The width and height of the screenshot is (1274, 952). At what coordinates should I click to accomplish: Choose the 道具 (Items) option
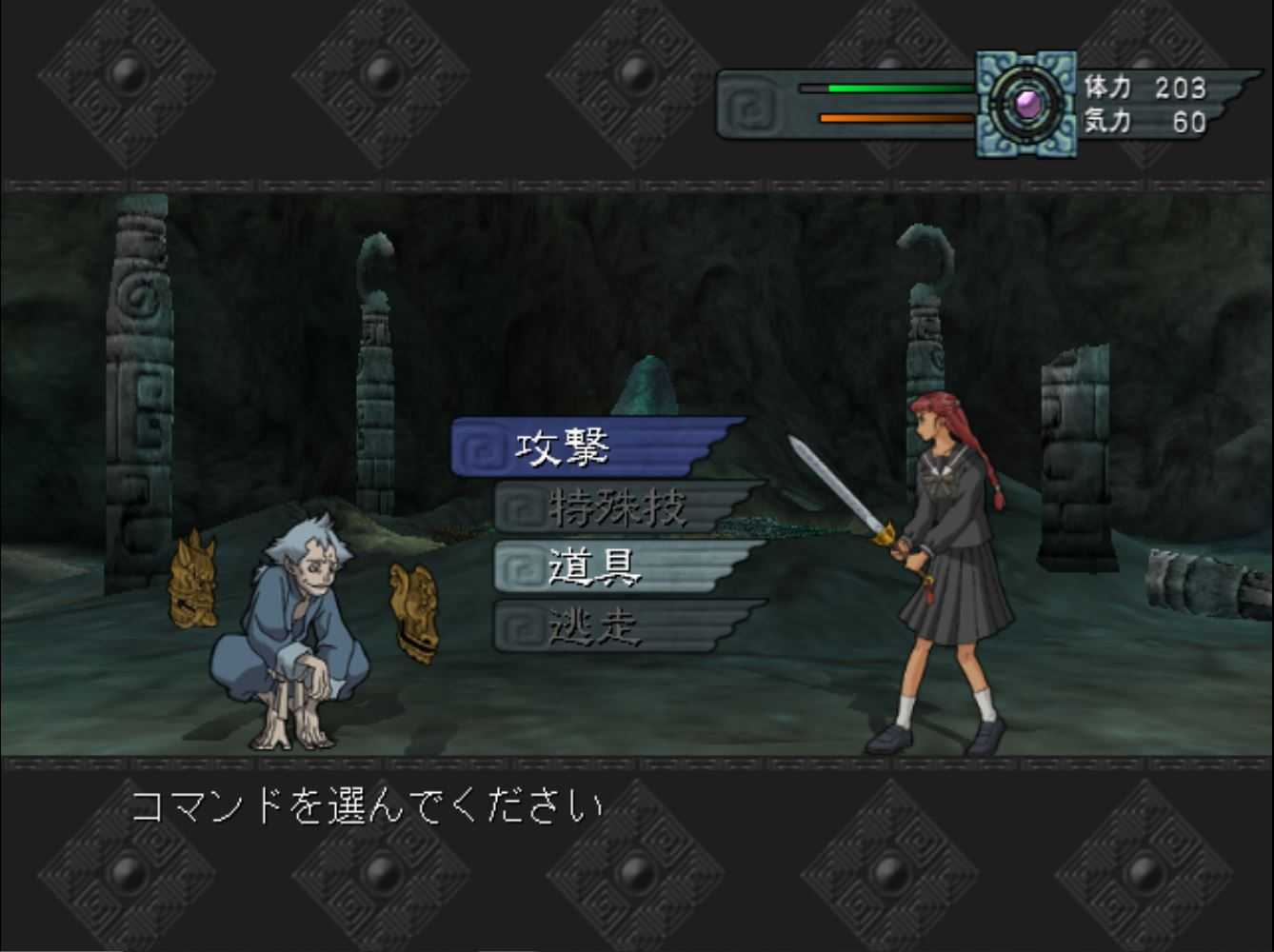click(x=595, y=565)
